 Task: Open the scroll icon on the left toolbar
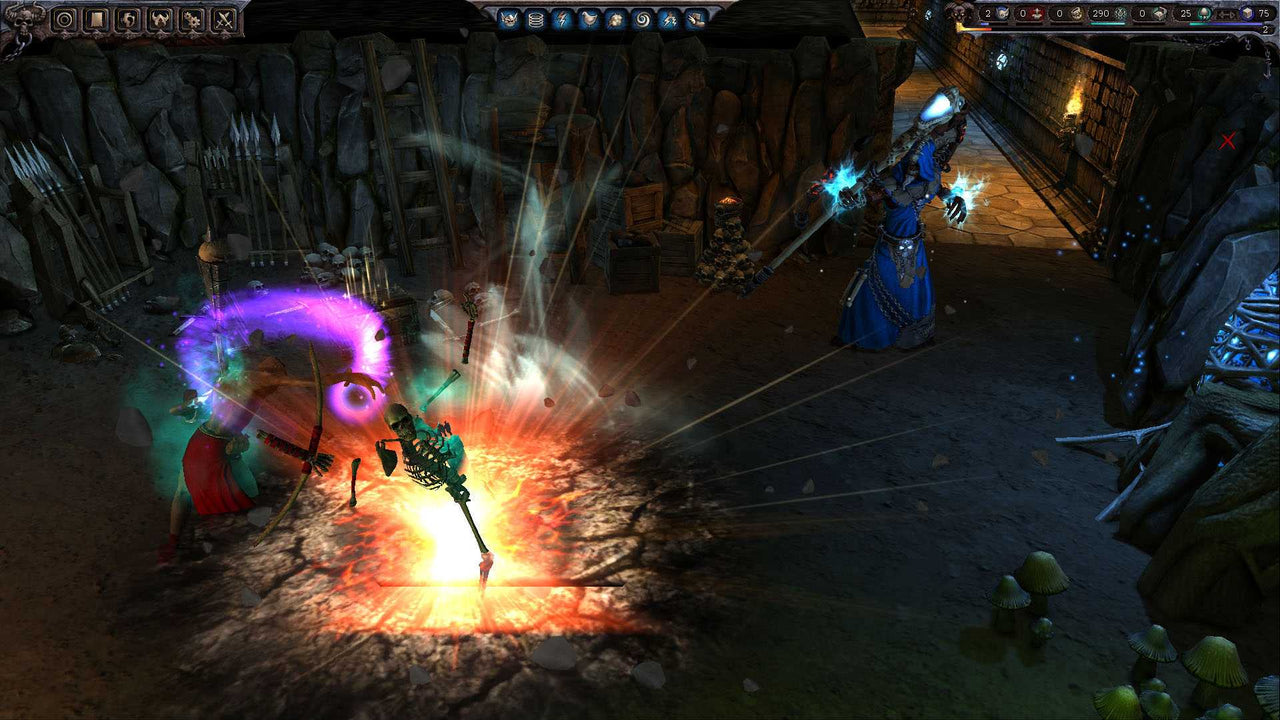point(95,20)
